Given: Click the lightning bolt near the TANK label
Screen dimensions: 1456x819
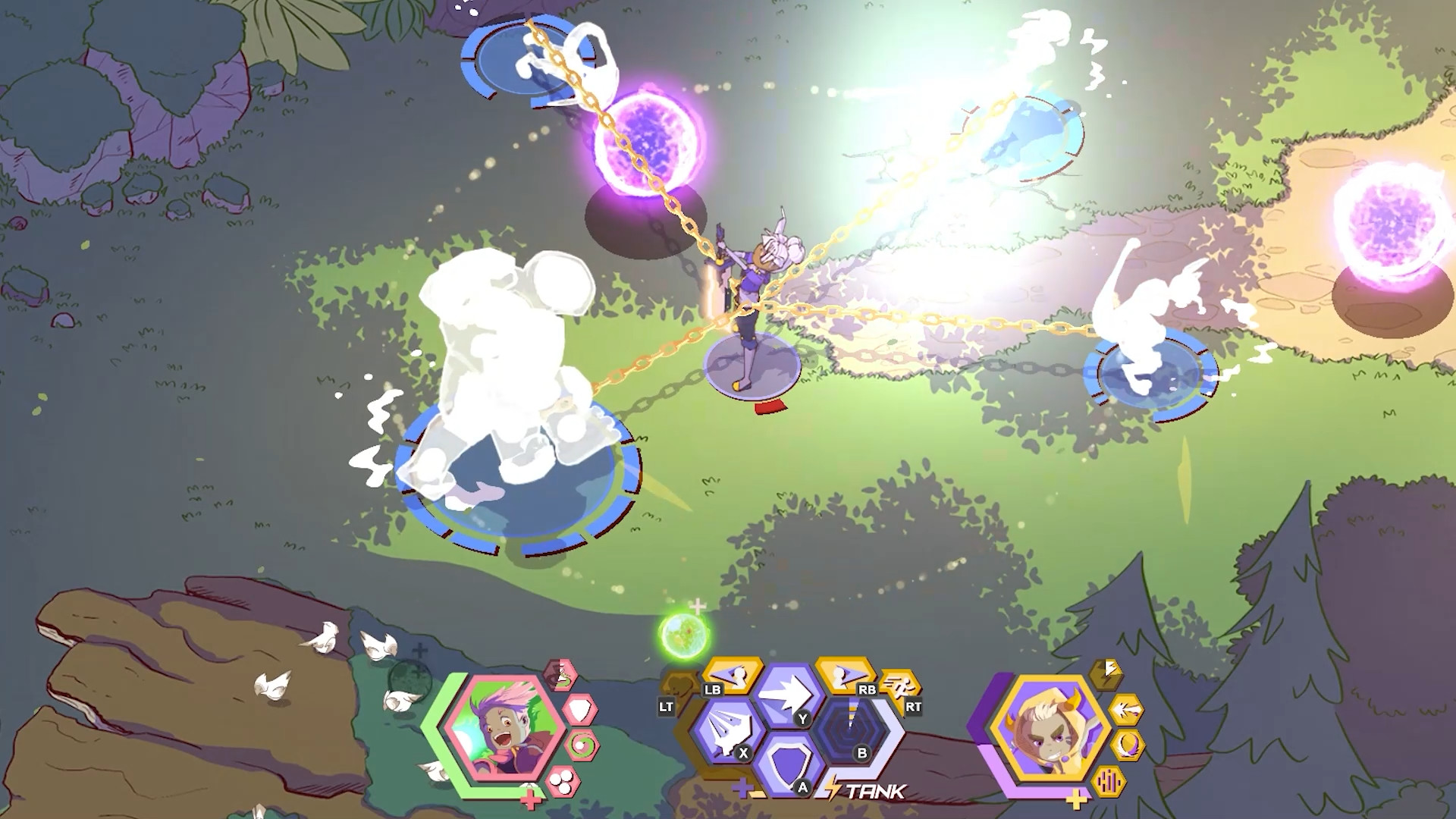Looking at the screenshot, I should pos(833,787).
